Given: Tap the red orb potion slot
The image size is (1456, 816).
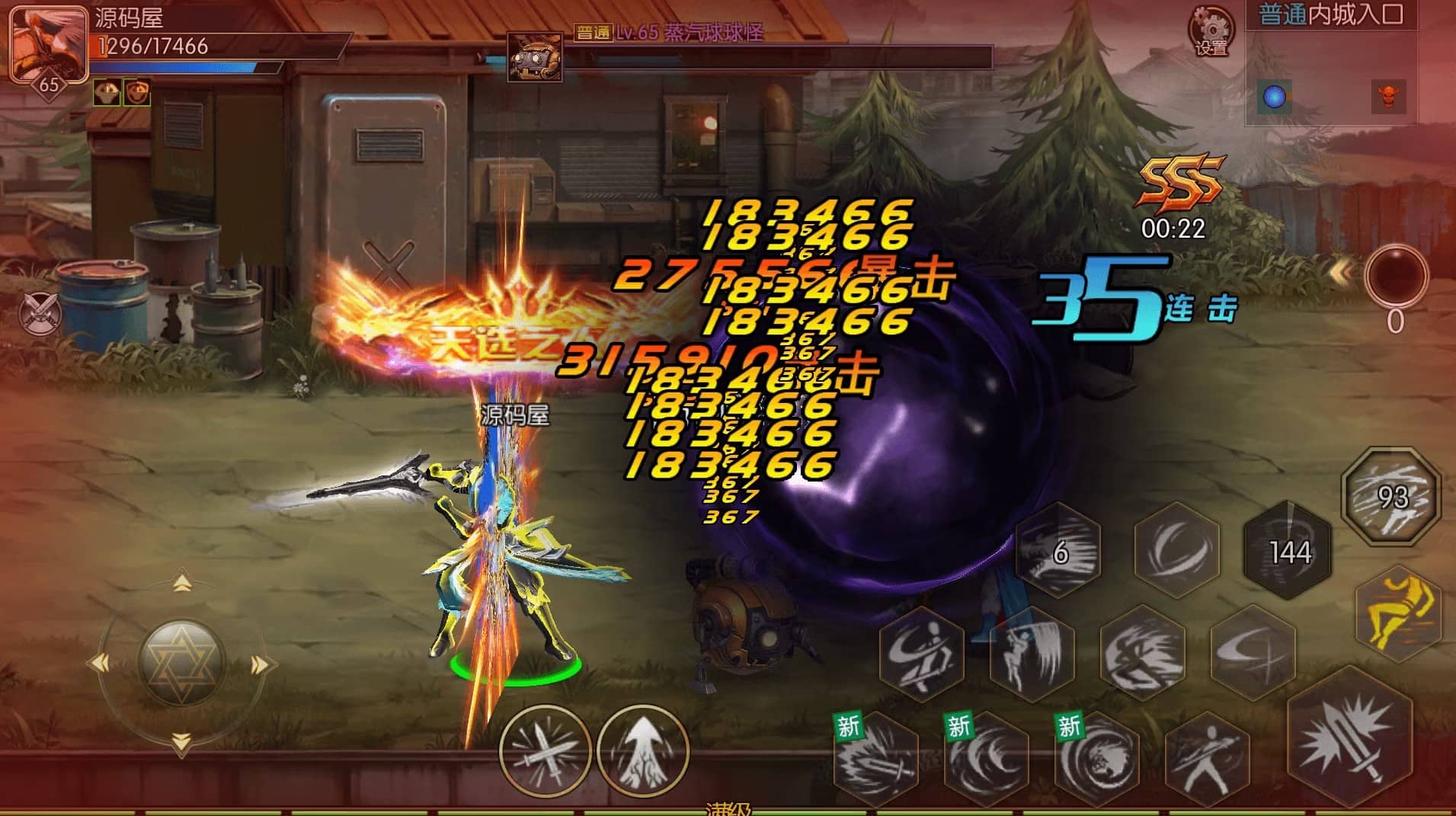Looking at the screenshot, I should [1395, 275].
